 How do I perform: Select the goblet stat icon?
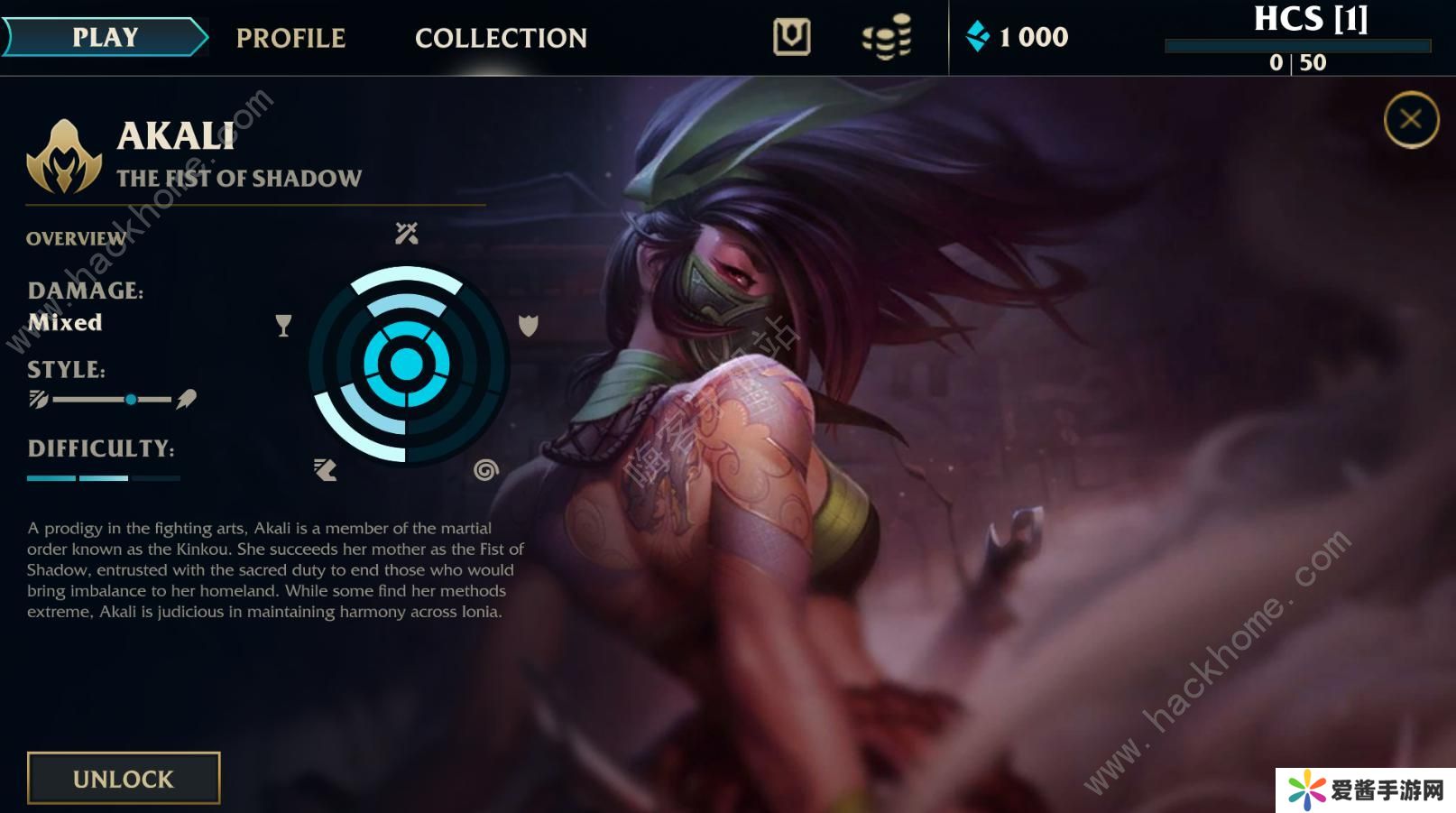point(283,326)
